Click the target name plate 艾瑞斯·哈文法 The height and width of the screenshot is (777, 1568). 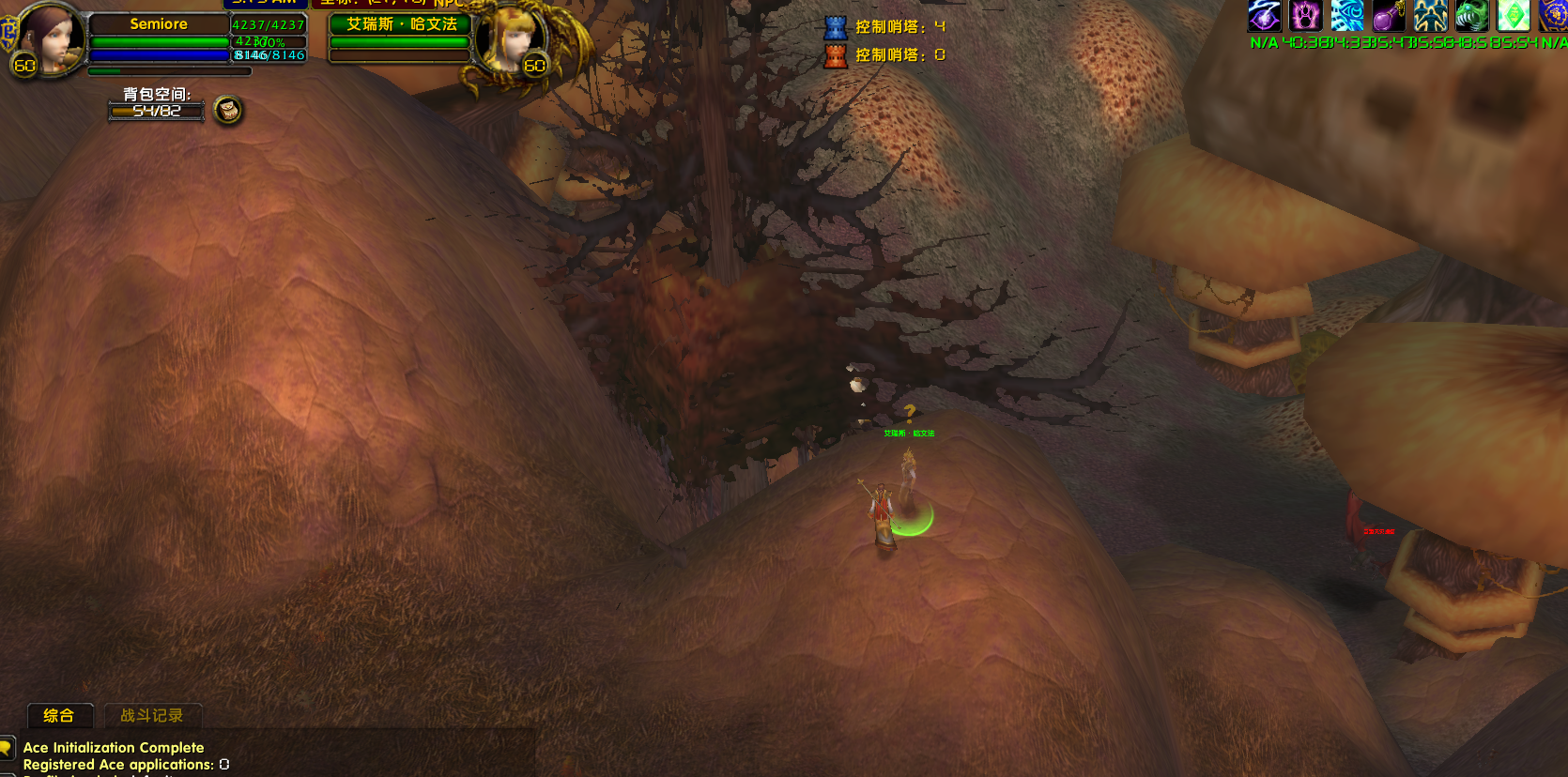coord(401,24)
